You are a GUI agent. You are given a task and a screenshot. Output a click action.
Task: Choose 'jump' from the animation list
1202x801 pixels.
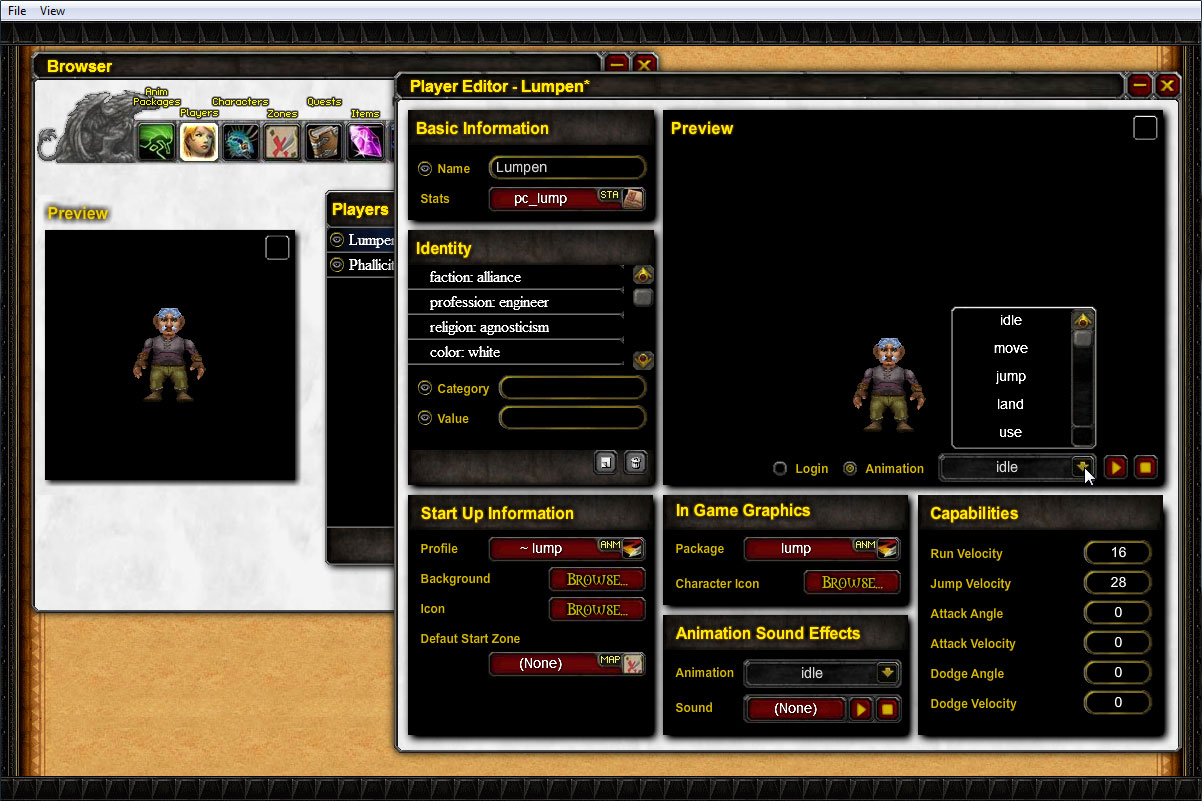(1010, 377)
